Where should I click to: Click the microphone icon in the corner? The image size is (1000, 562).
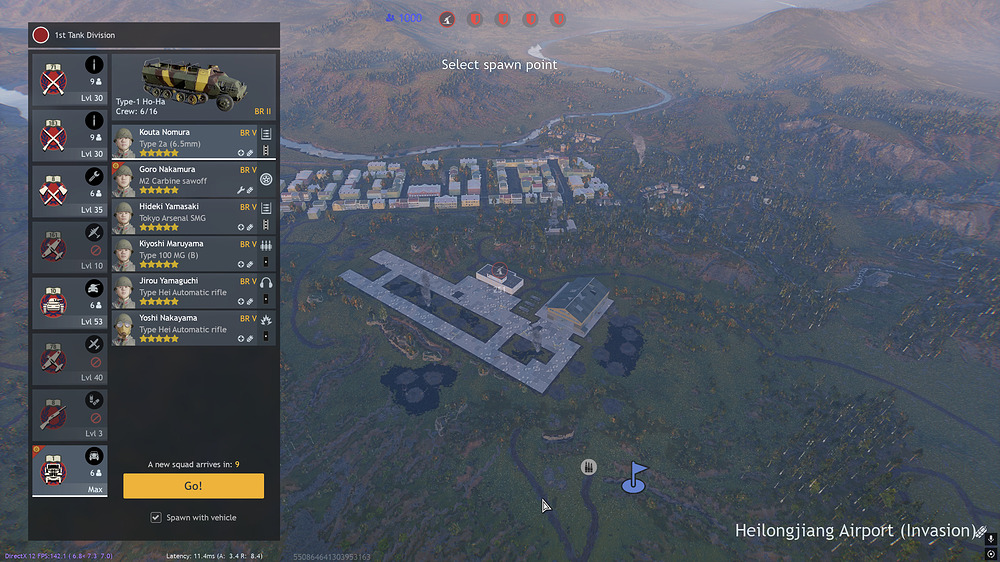[990, 538]
